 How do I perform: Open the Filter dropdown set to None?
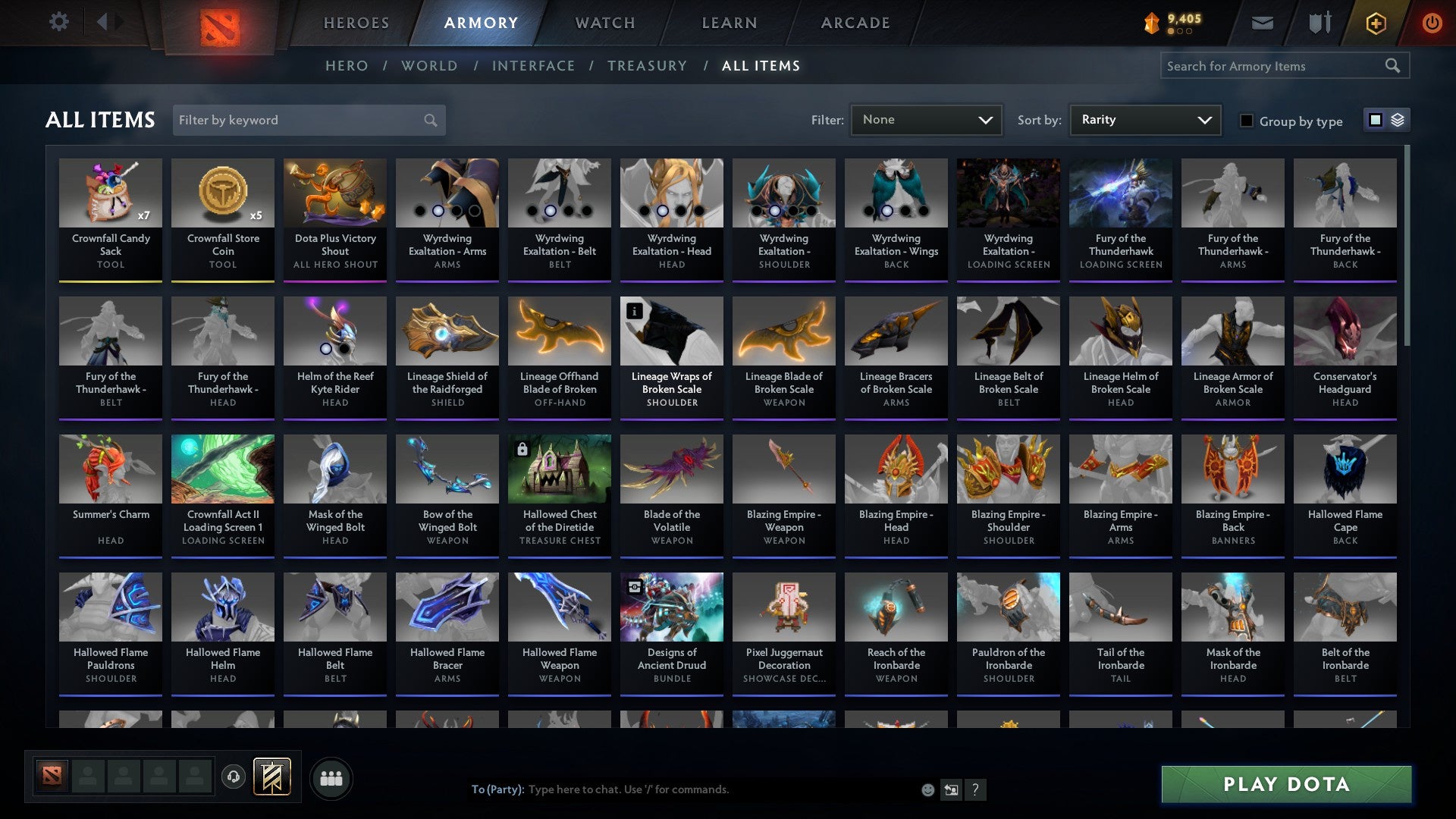[x=926, y=119]
